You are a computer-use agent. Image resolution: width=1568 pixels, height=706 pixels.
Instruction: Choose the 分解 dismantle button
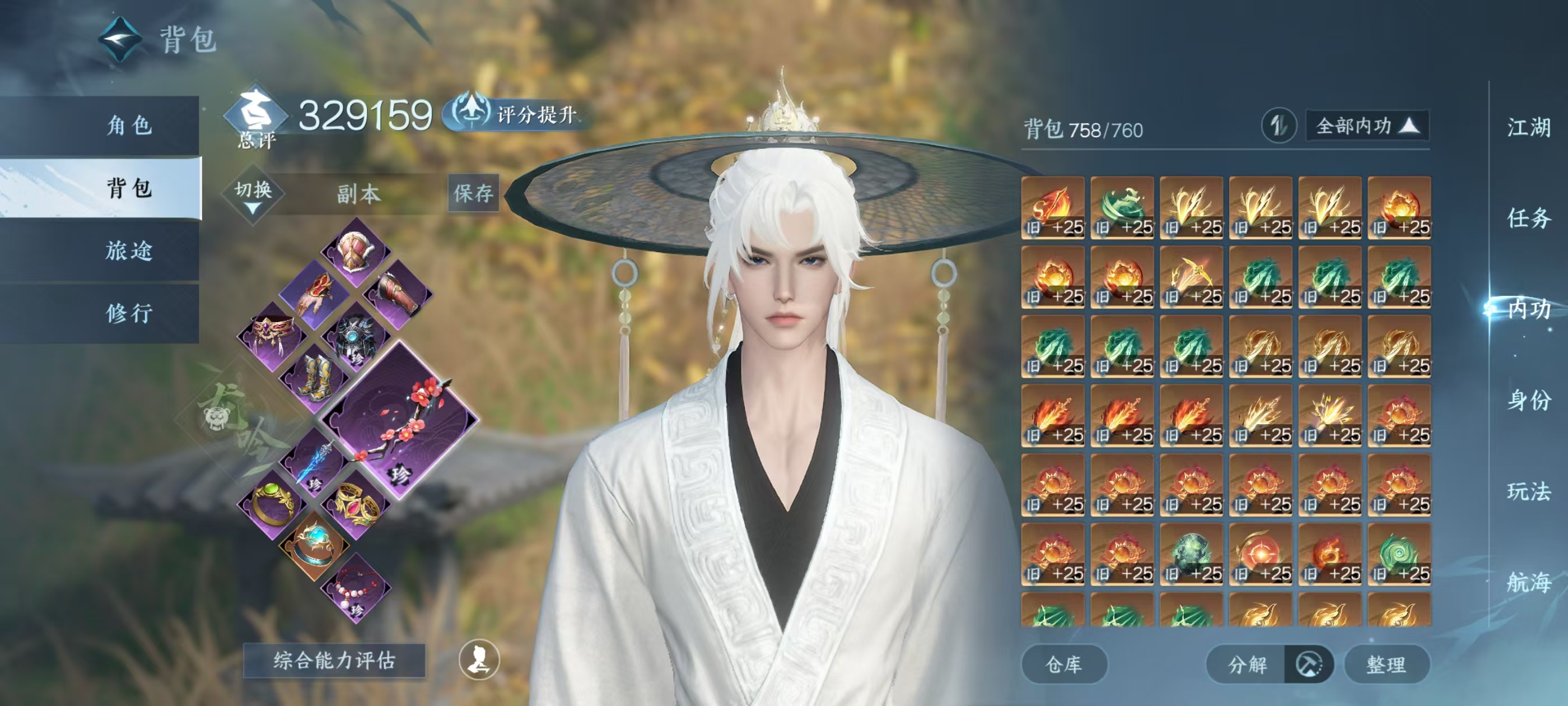(1247, 664)
